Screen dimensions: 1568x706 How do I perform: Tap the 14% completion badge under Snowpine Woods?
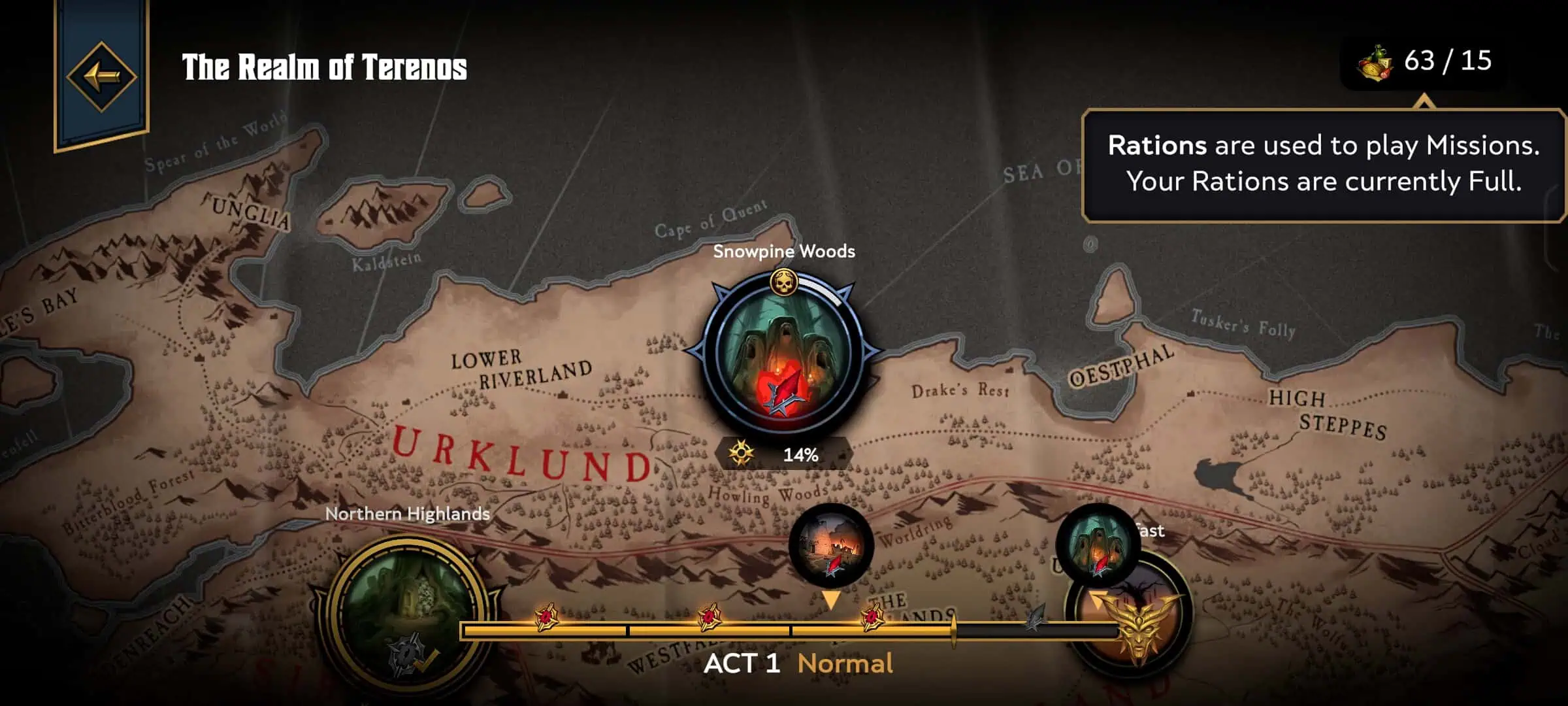tap(783, 454)
